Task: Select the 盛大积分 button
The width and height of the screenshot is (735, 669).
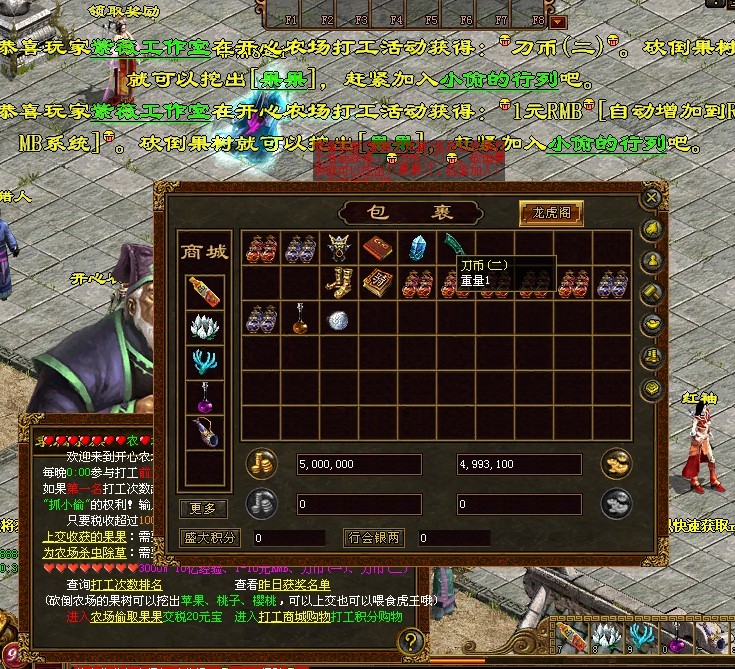Action: click(211, 537)
